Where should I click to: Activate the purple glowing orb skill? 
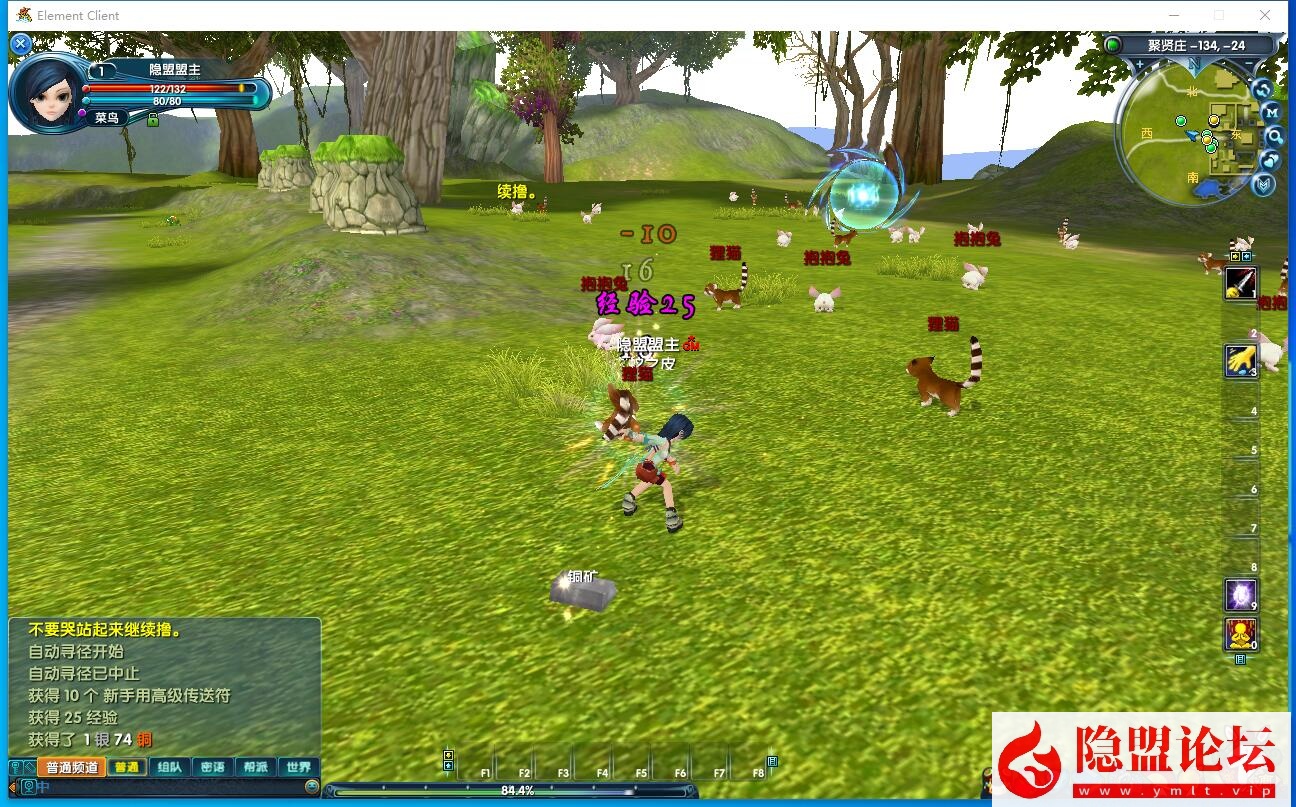tap(1241, 595)
